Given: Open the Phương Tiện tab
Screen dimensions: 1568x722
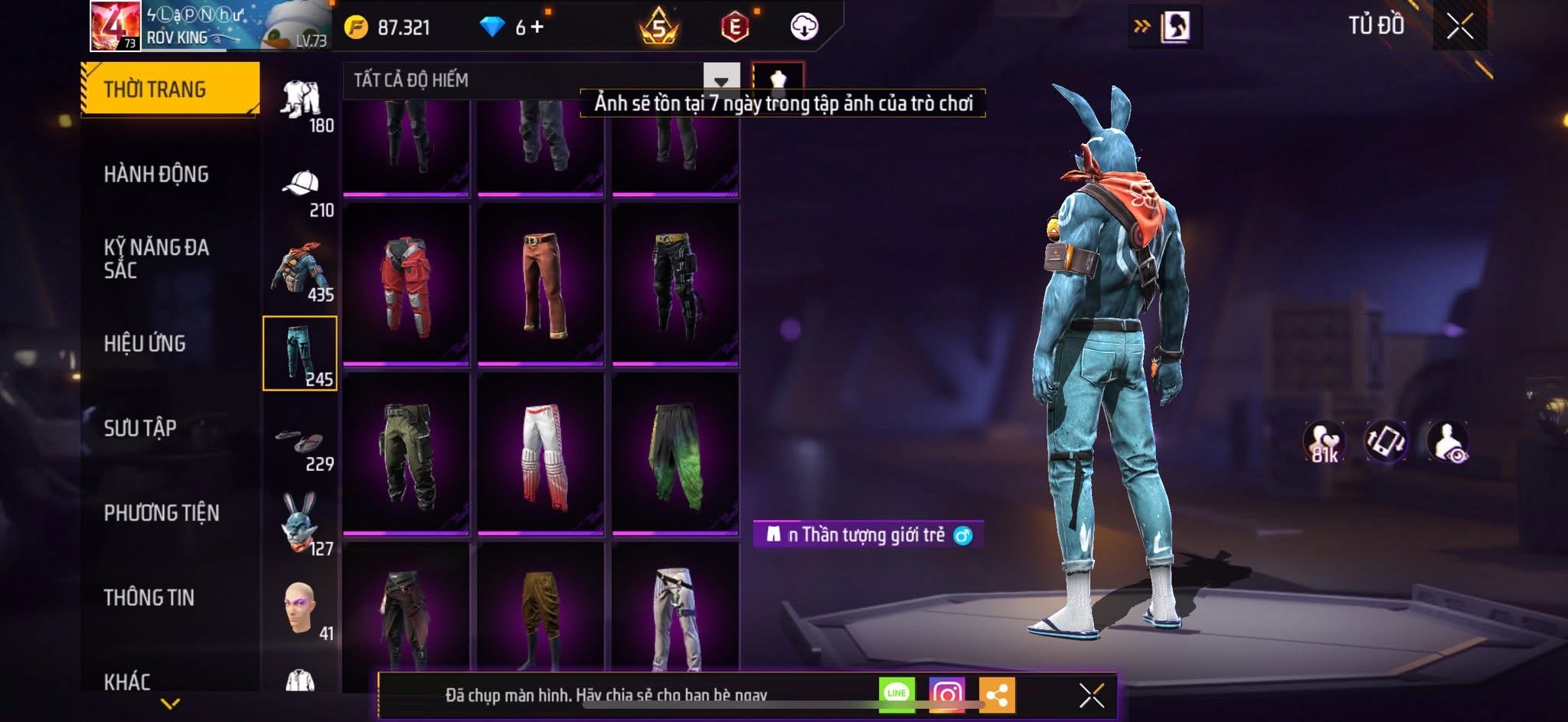Looking at the screenshot, I should point(162,513).
